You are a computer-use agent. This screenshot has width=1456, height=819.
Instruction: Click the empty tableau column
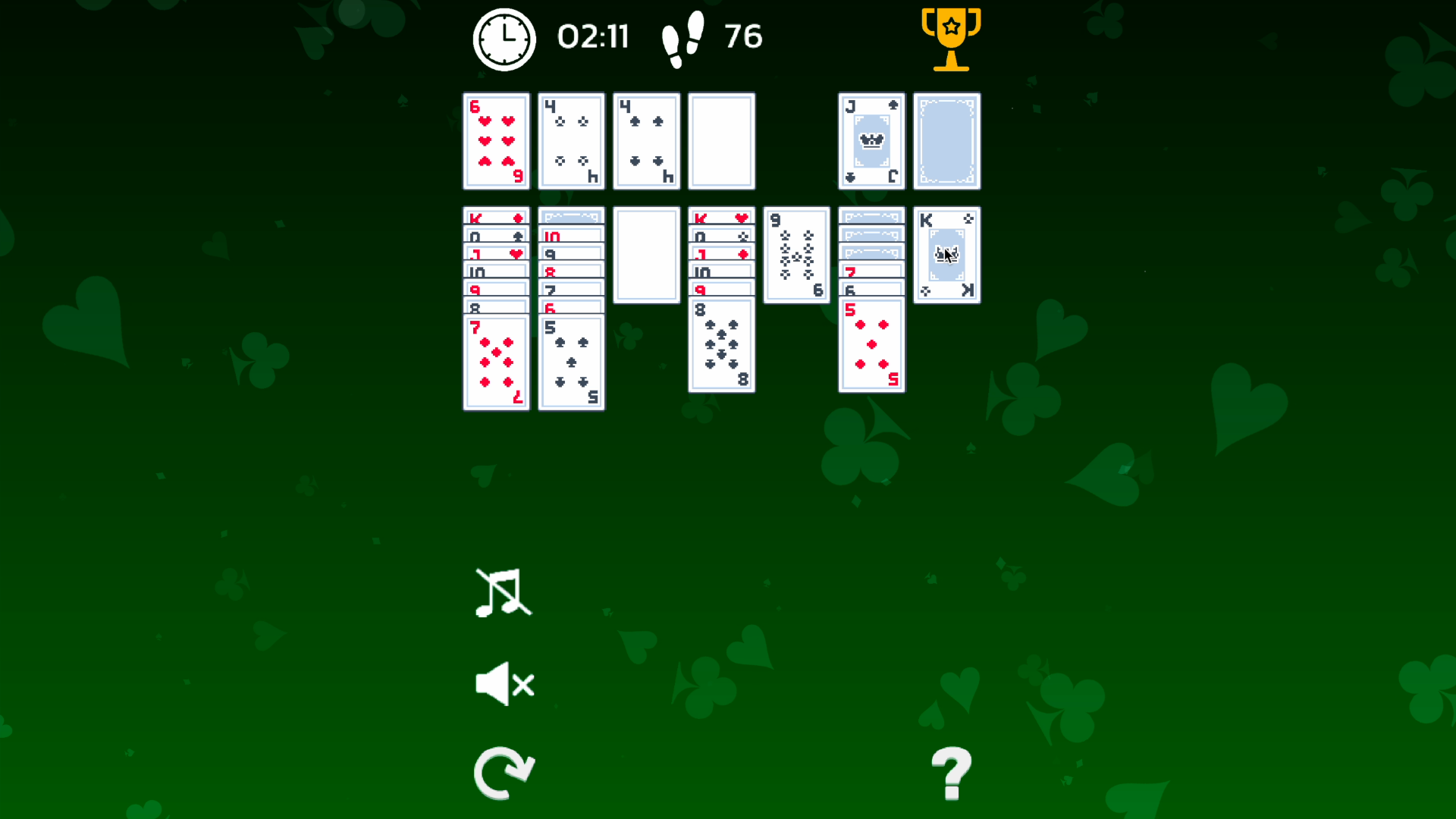pos(646,255)
